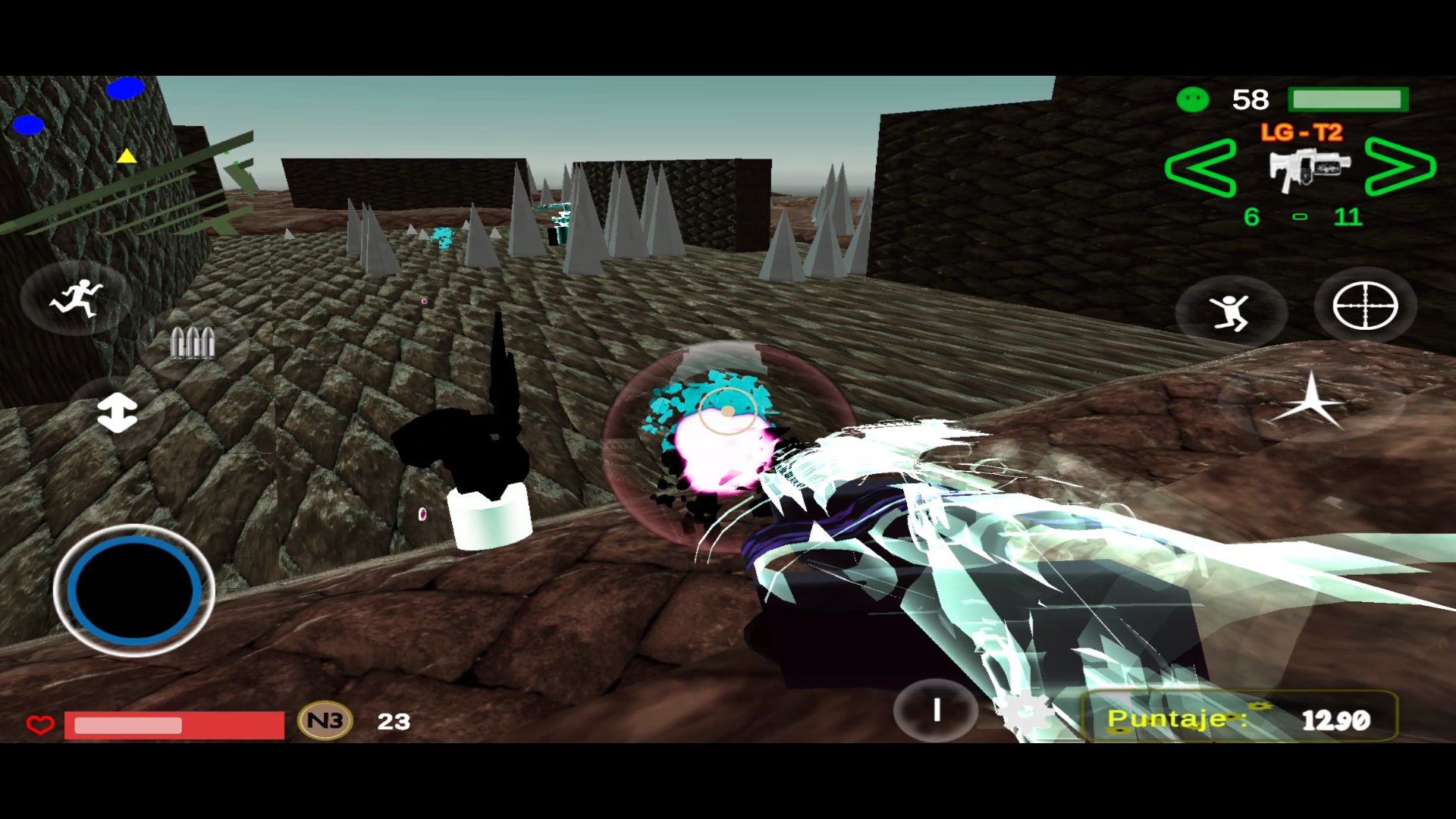
Task: Select the LG-T2 weapon icon
Action: [1309, 168]
